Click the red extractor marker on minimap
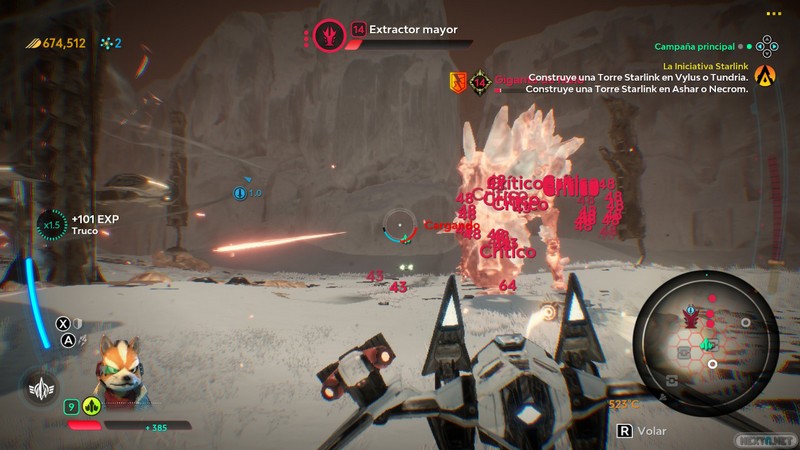The image size is (800, 450). [x=690, y=317]
